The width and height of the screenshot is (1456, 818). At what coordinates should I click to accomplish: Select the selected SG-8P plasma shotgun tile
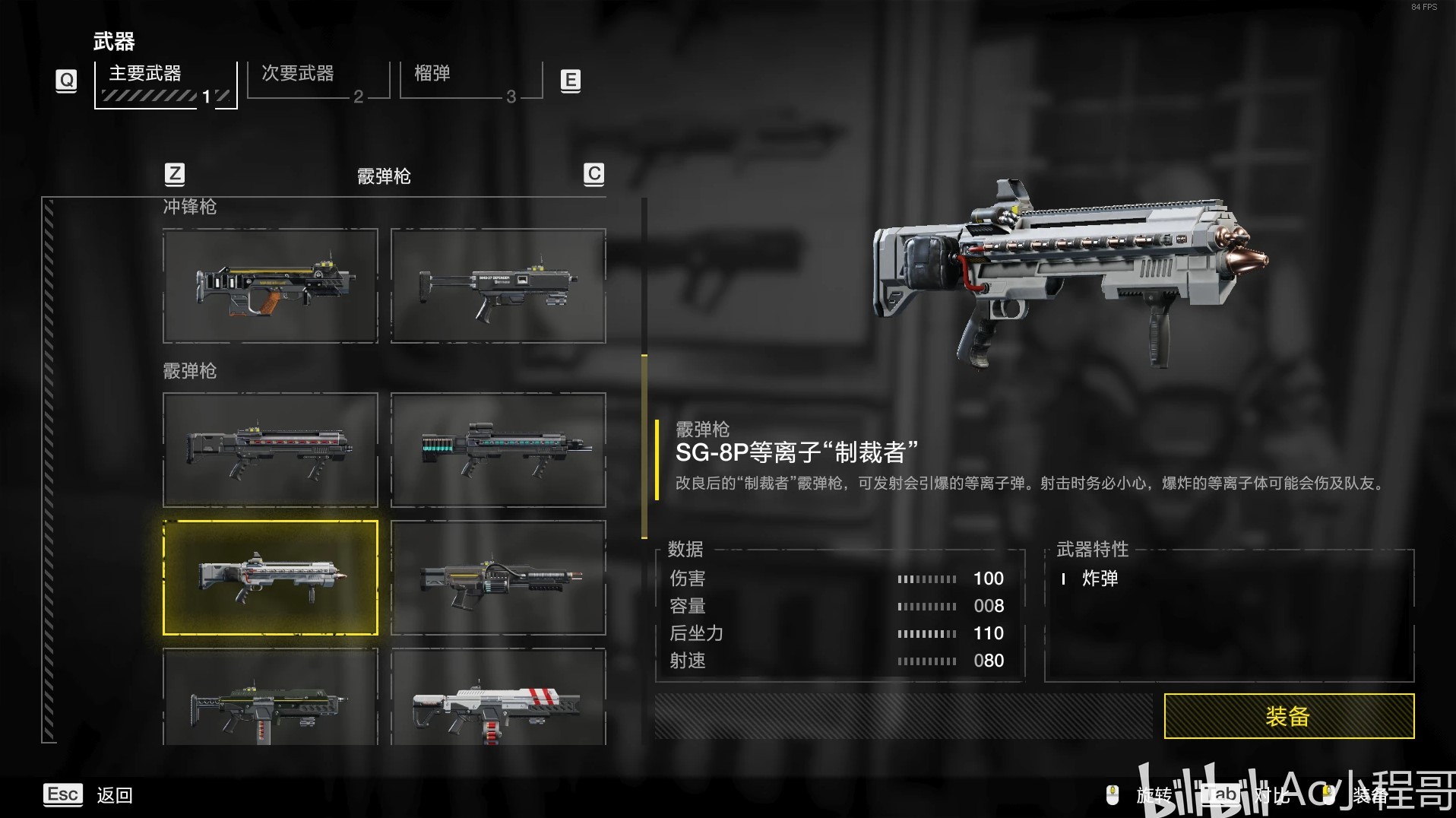(x=271, y=578)
